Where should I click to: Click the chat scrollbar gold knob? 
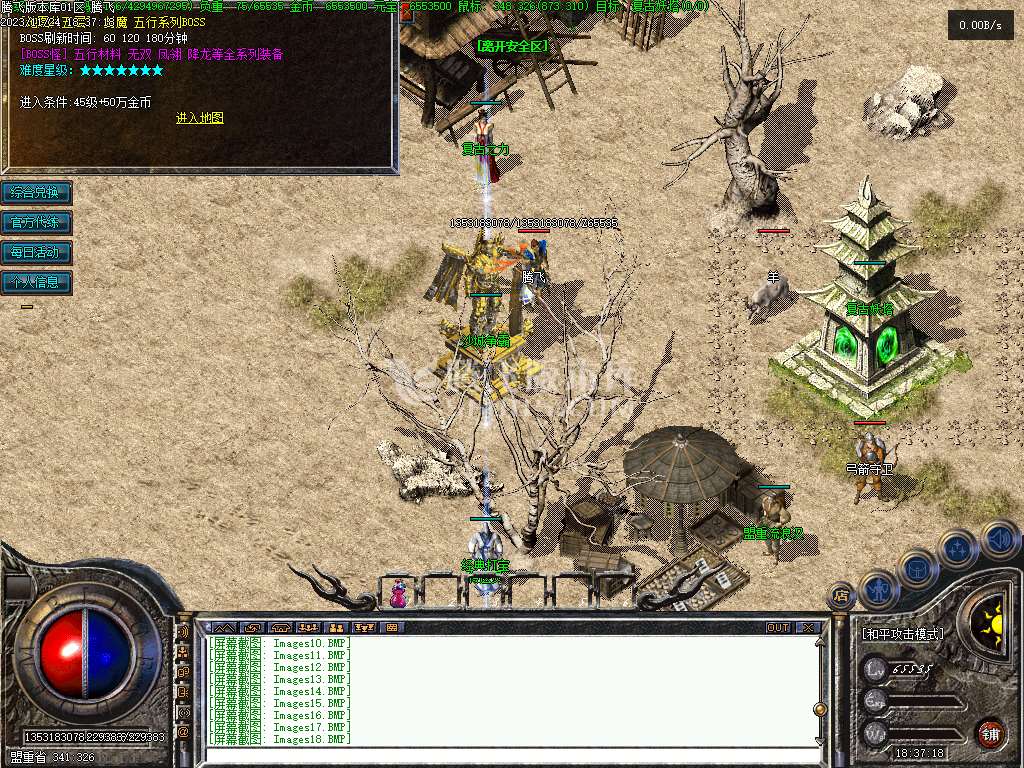[820, 709]
